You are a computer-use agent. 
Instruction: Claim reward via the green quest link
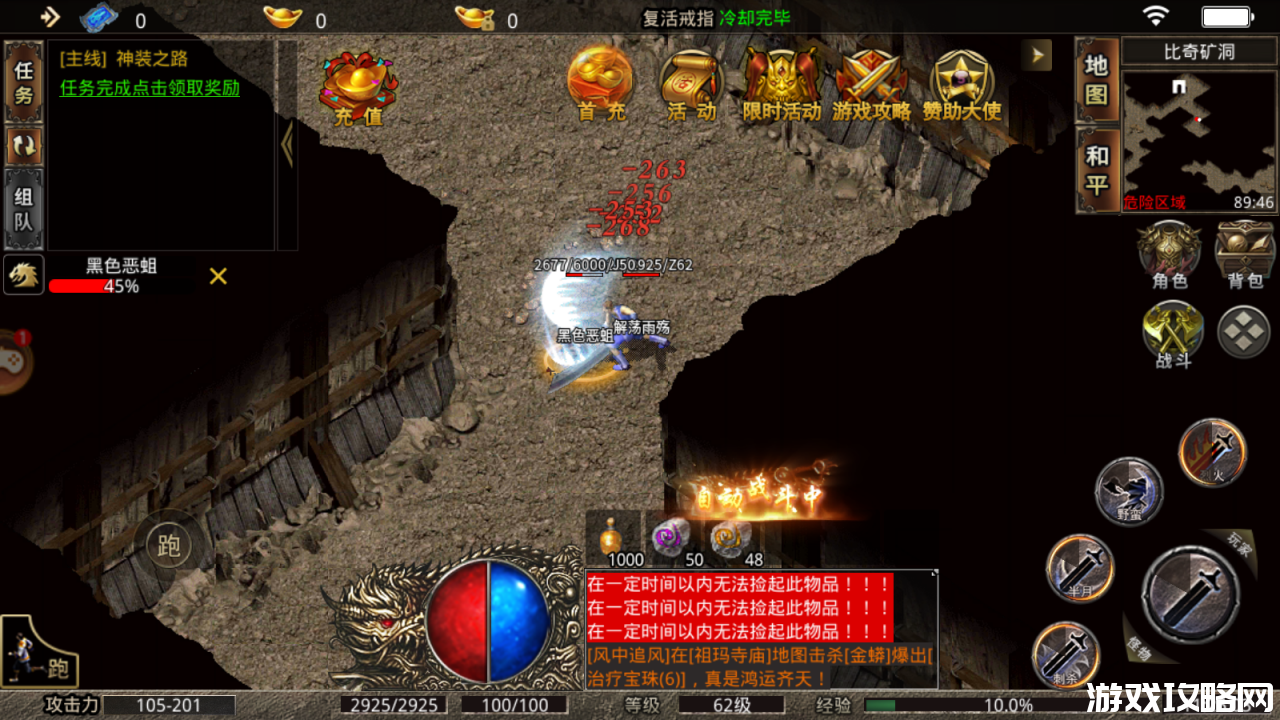pos(150,88)
